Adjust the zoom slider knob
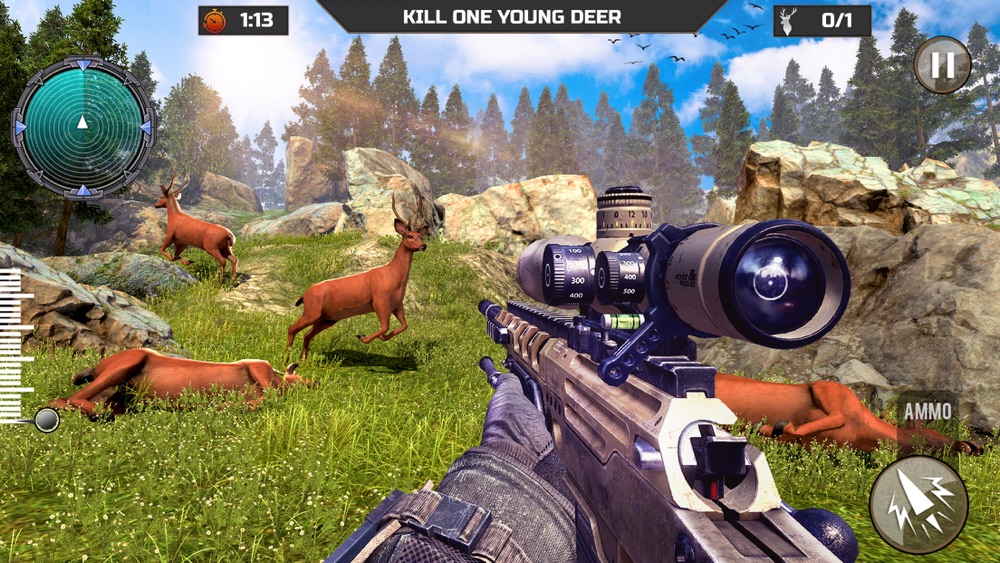1000x563 pixels. 46,420
